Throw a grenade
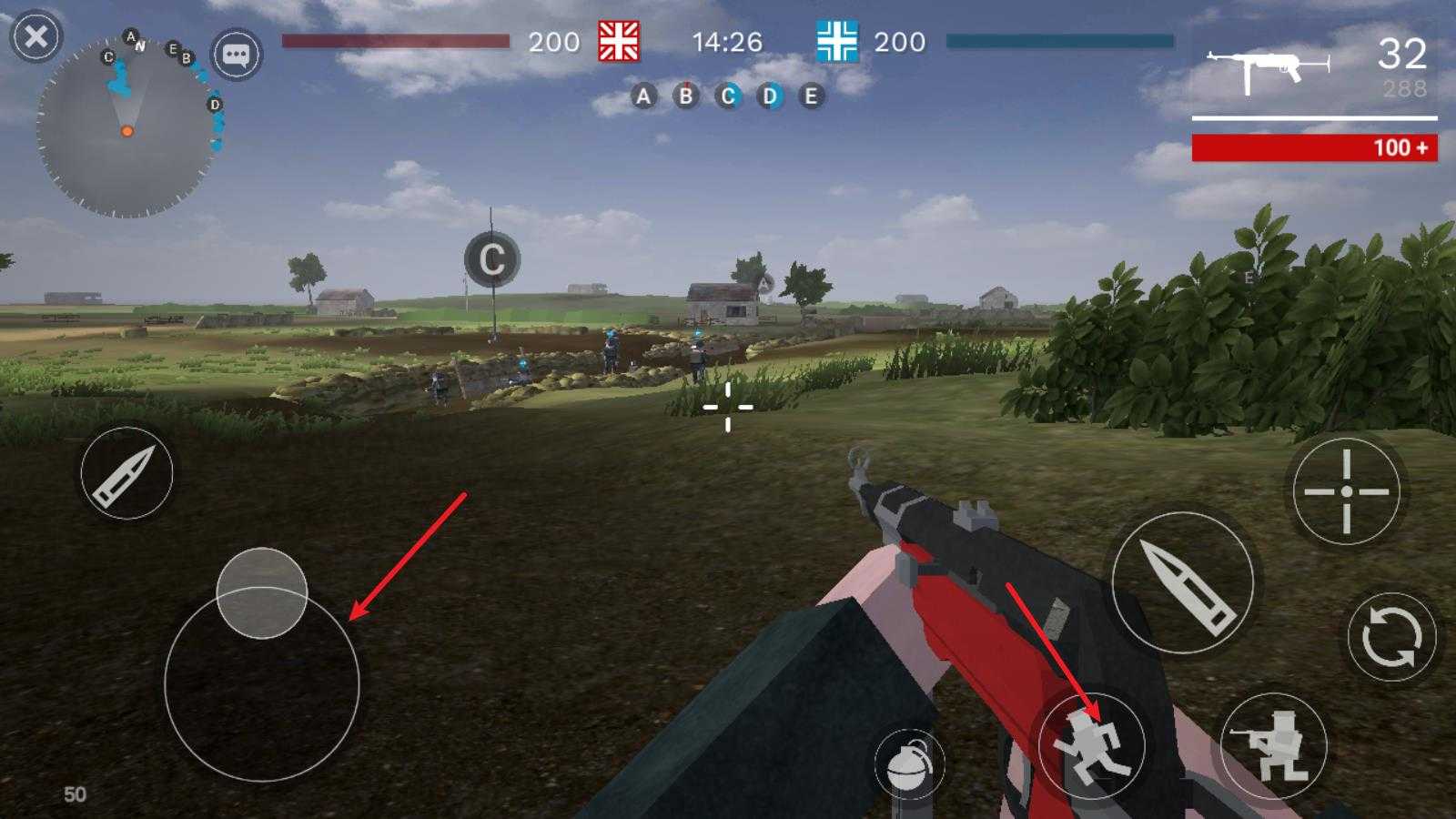Screen dimensions: 1456x819 tap(908, 764)
